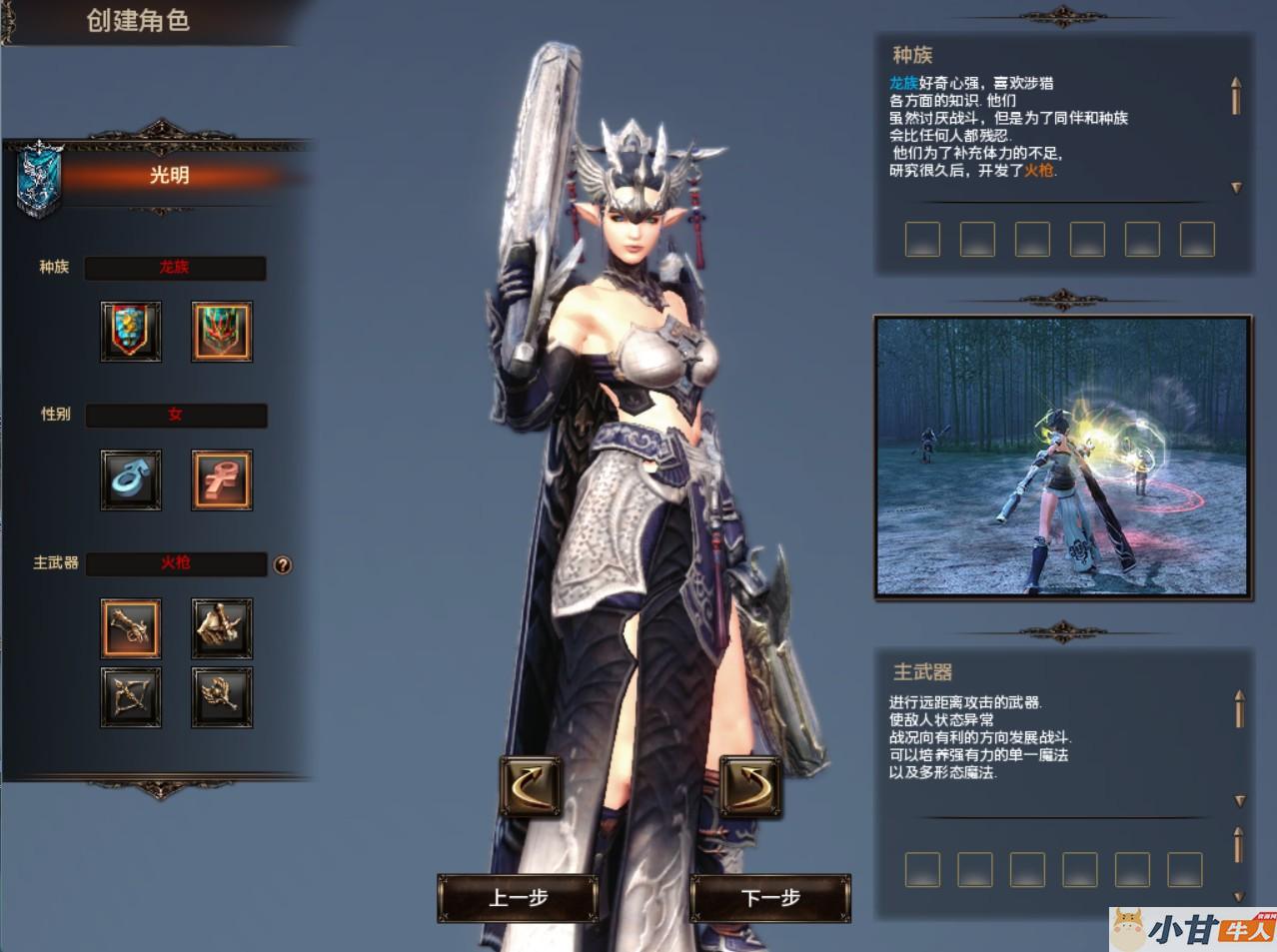1277x952 pixels.
Task: Proceed with the 下一步 (next step) button
Action: (770, 897)
